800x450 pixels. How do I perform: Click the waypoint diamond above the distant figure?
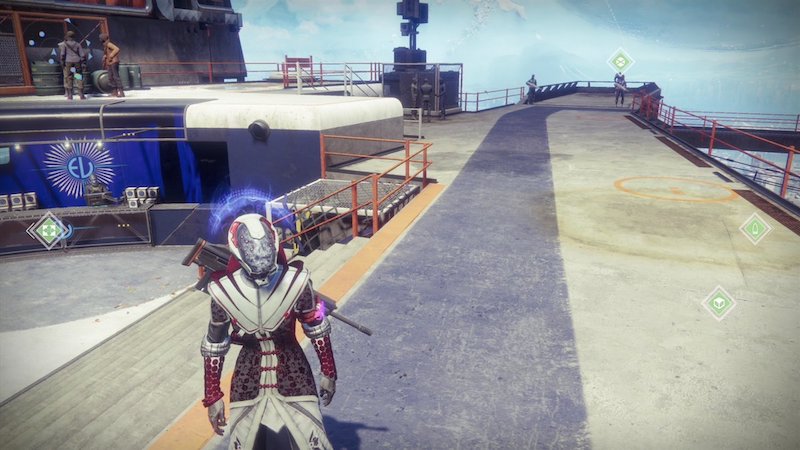click(620, 60)
